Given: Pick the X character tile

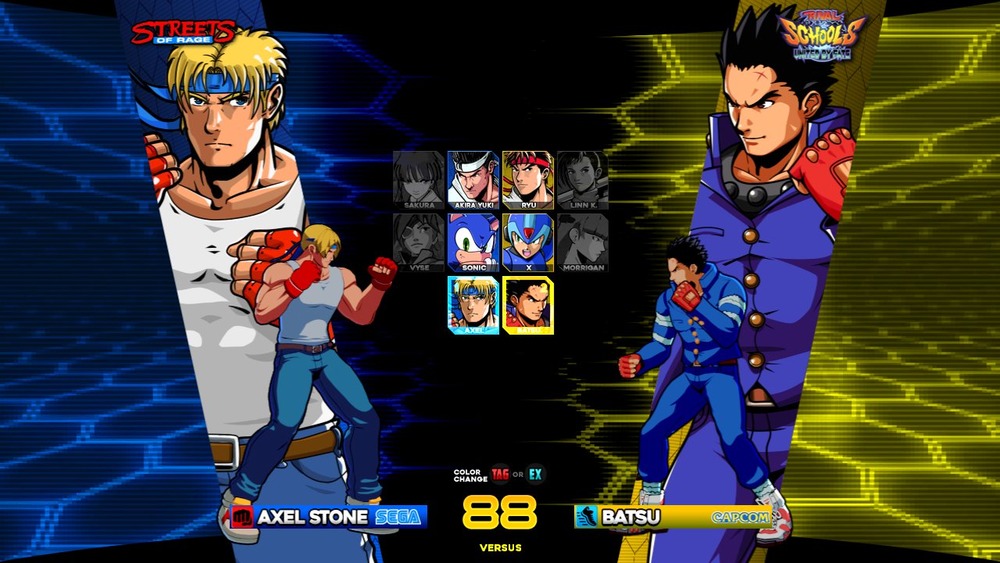Looking at the screenshot, I should (x=527, y=242).
